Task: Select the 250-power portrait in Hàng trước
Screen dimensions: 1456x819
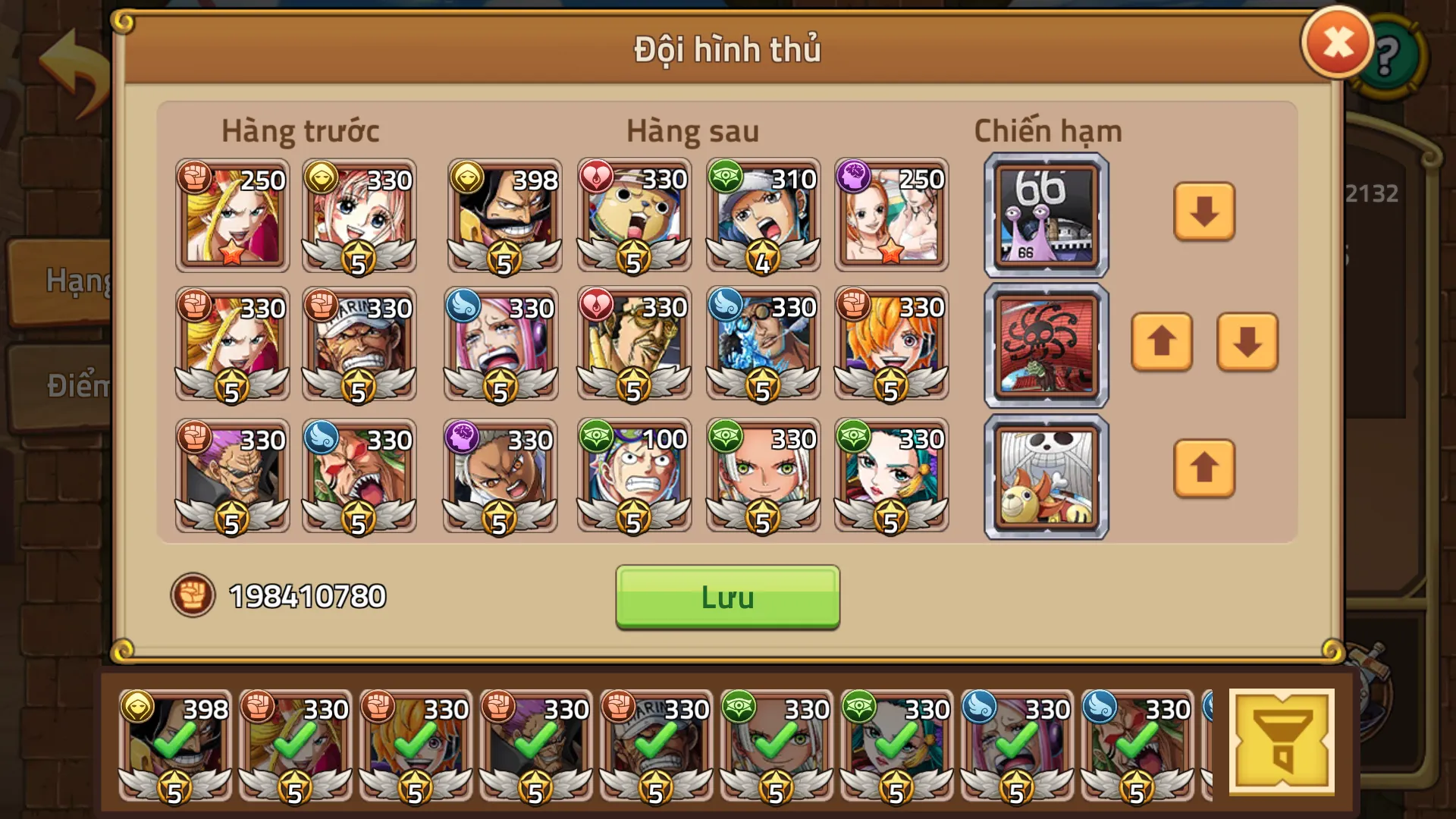Action: [x=231, y=215]
